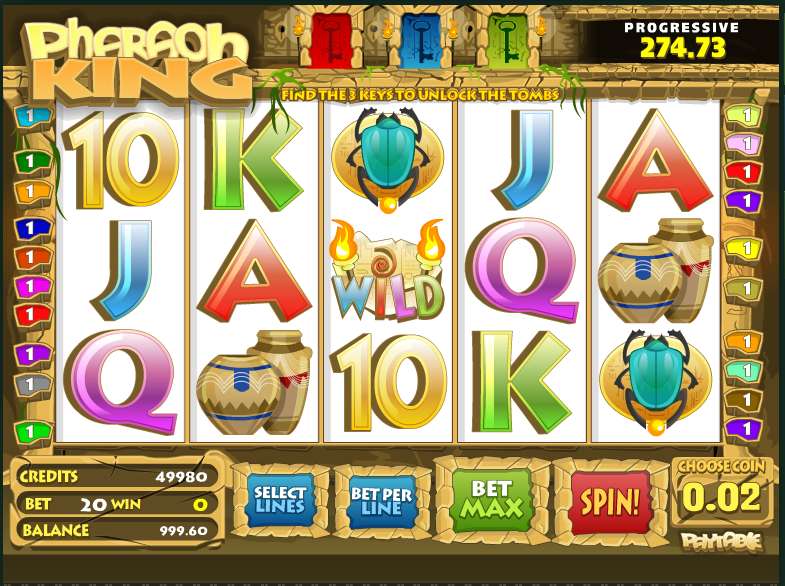This screenshot has width=785, height=586.
Task: Click the Select Lines button
Action: (280, 497)
